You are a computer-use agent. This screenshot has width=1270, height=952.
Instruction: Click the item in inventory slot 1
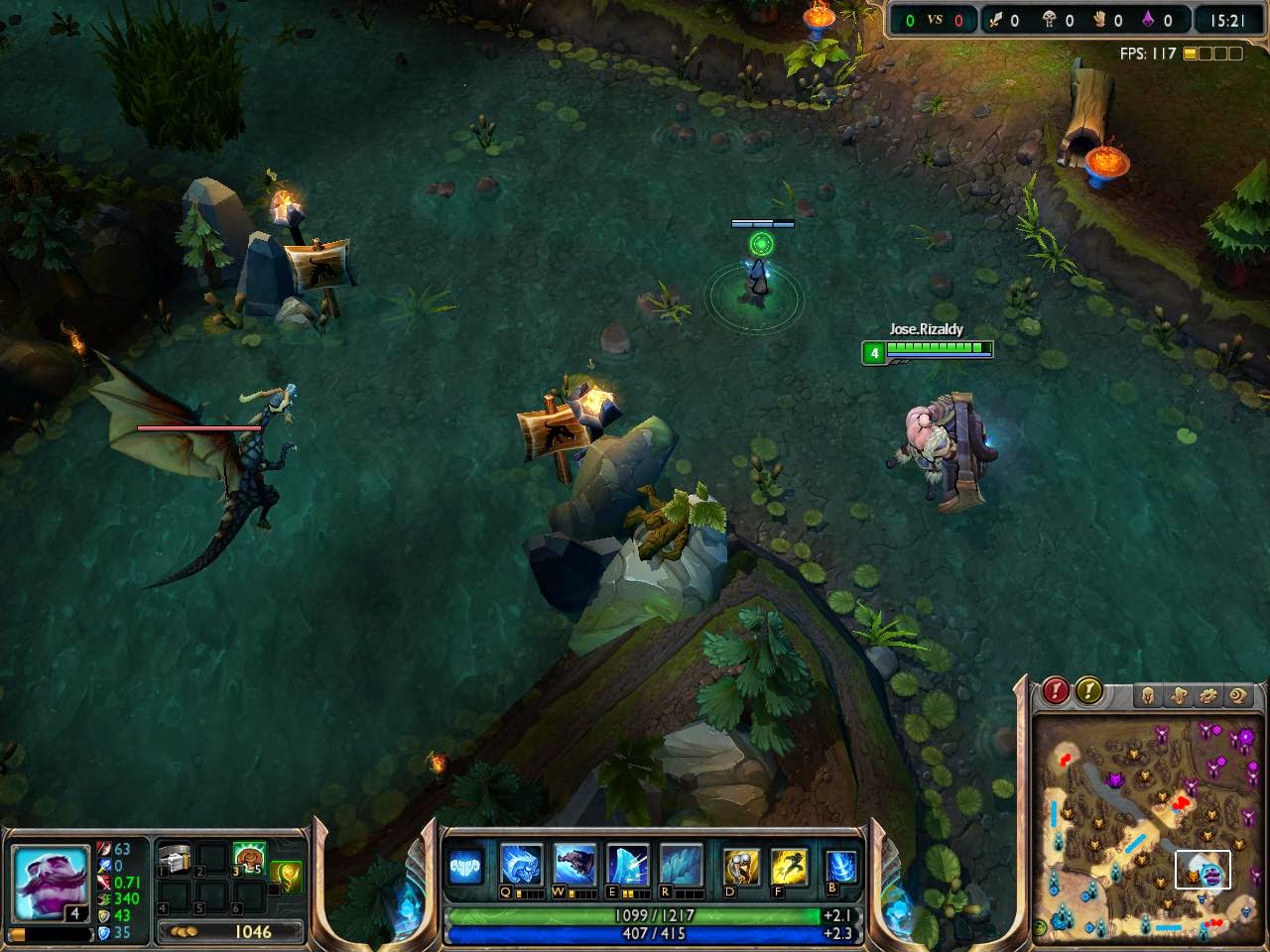point(175,855)
